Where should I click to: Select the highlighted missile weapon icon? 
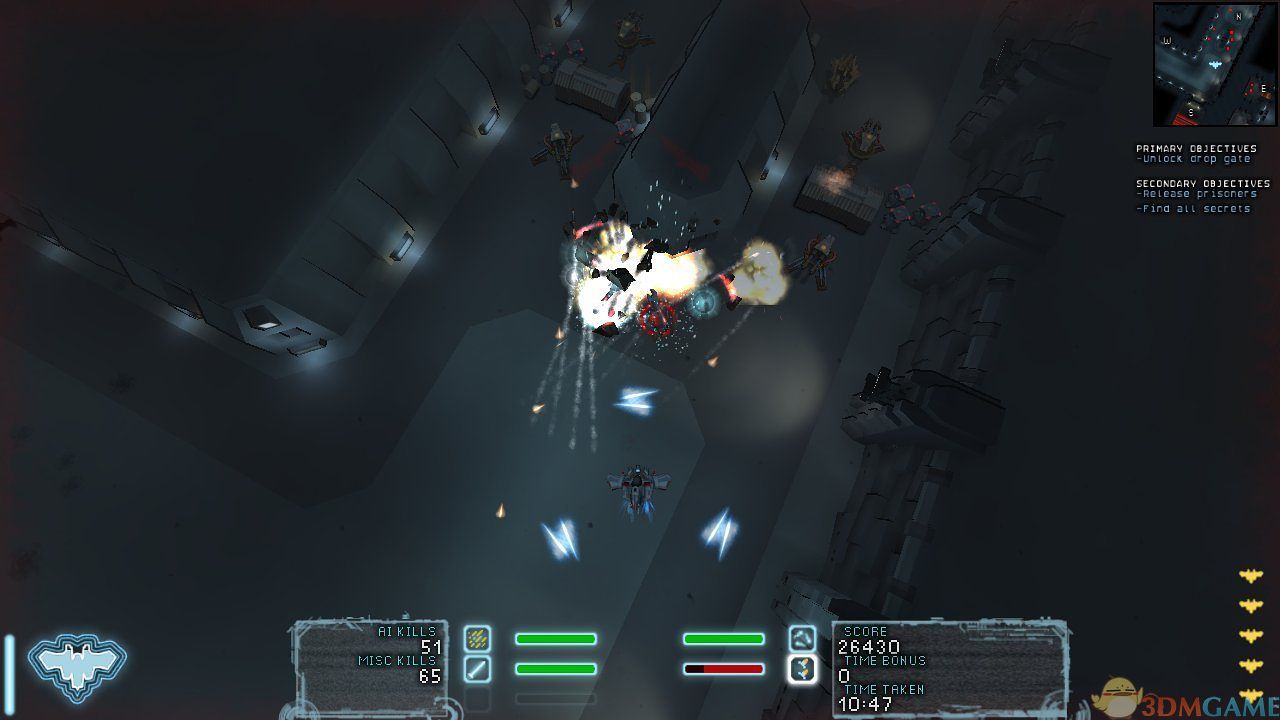click(802, 669)
